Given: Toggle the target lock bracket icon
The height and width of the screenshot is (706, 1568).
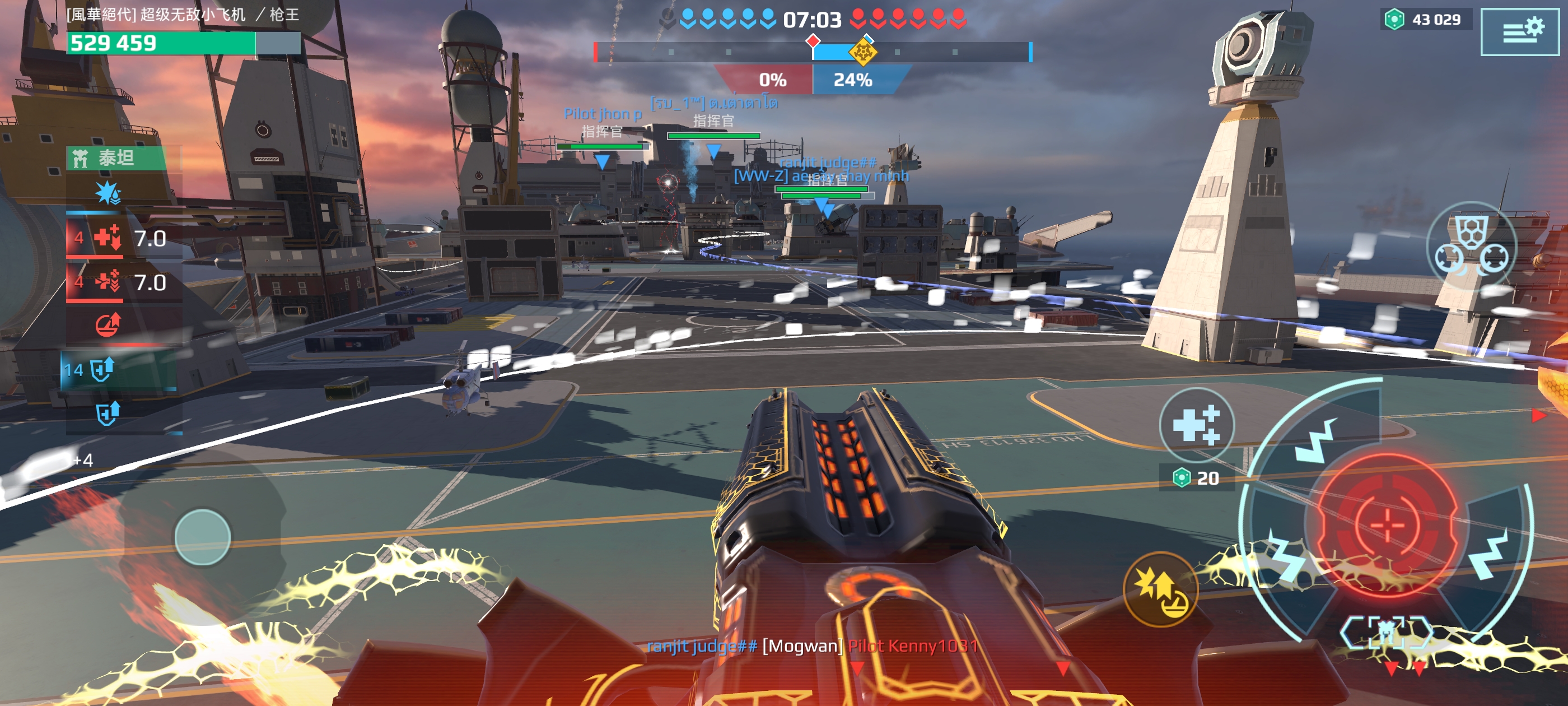Looking at the screenshot, I should tap(1386, 631).
